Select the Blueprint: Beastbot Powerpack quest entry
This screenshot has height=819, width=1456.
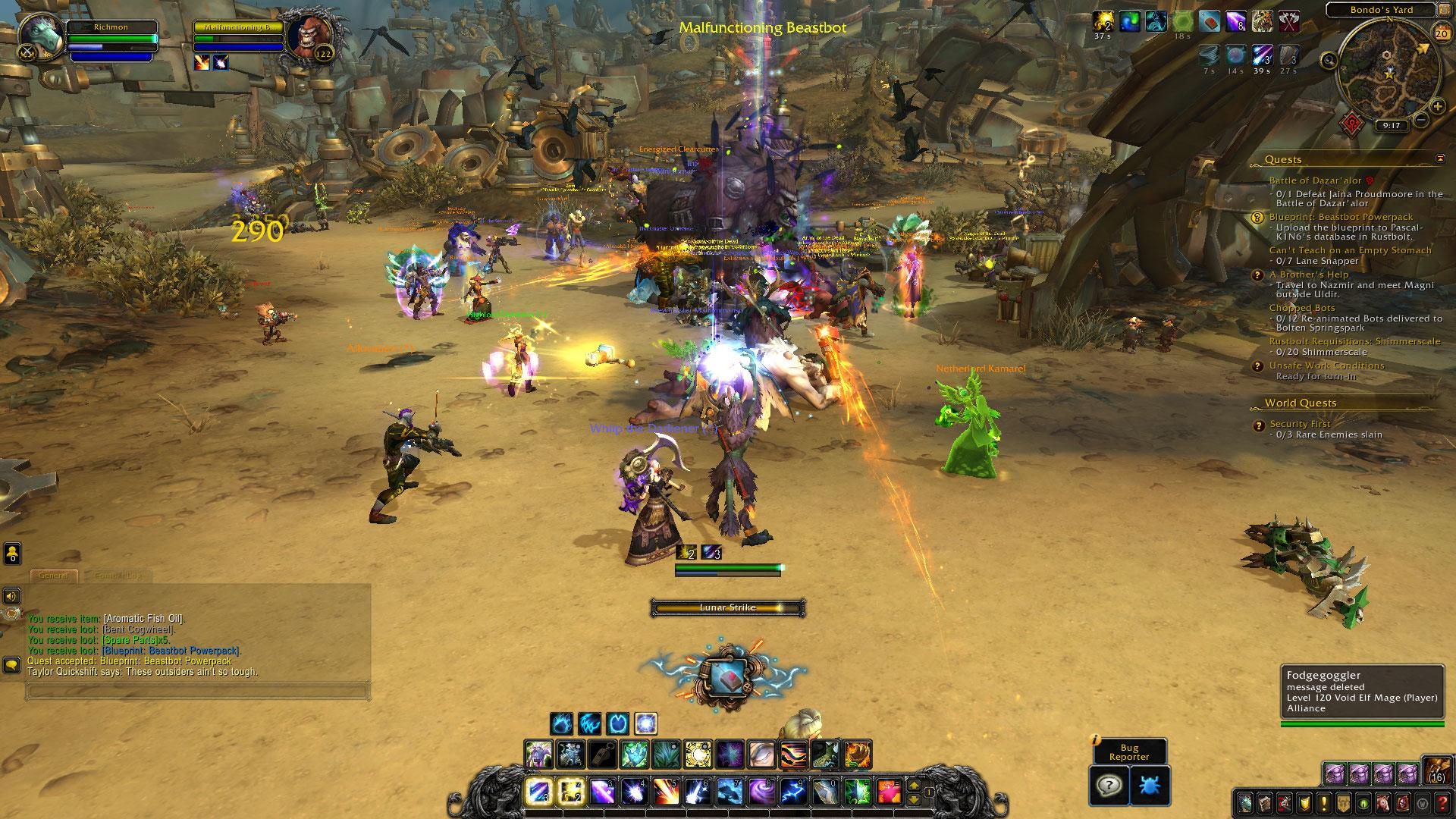pyautogui.click(x=1341, y=217)
